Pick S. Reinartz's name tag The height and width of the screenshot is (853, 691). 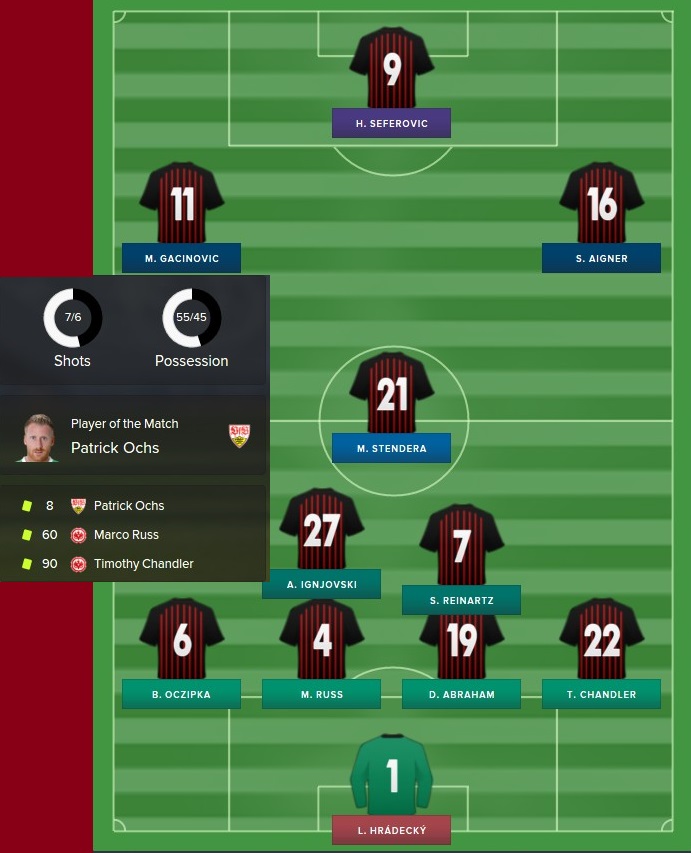(x=461, y=600)
